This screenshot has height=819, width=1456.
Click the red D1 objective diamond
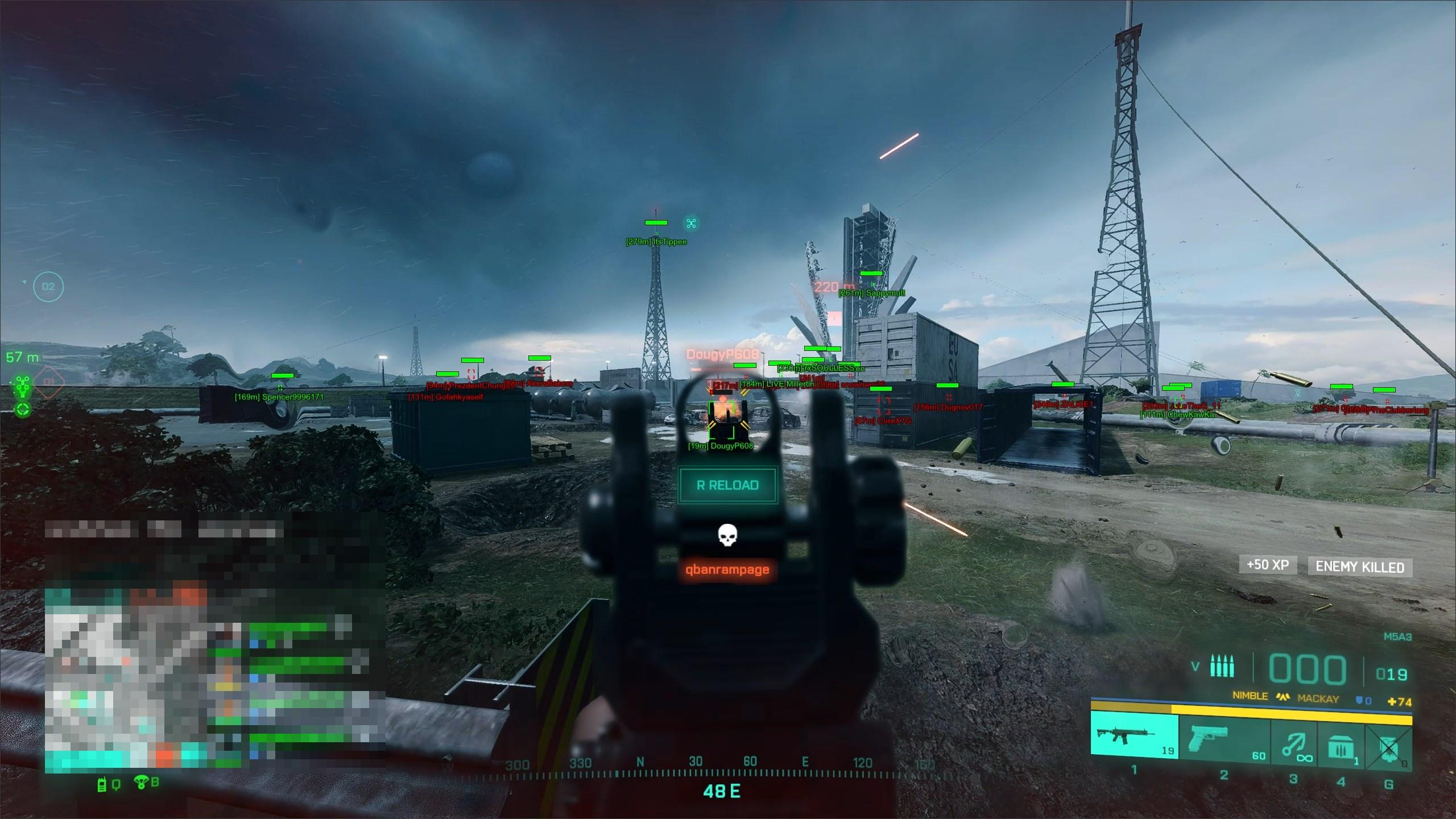click(x=49, y=382)
